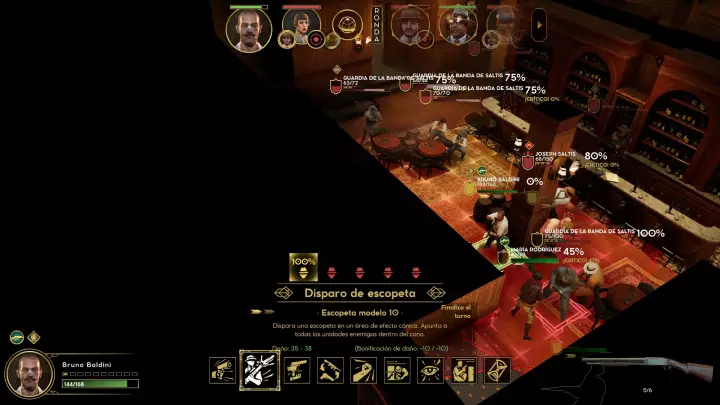The width and height of the screenshot is (720, 405).
Task: Click the green-hat gangster portrait in turn order
Action: point(458,24)
